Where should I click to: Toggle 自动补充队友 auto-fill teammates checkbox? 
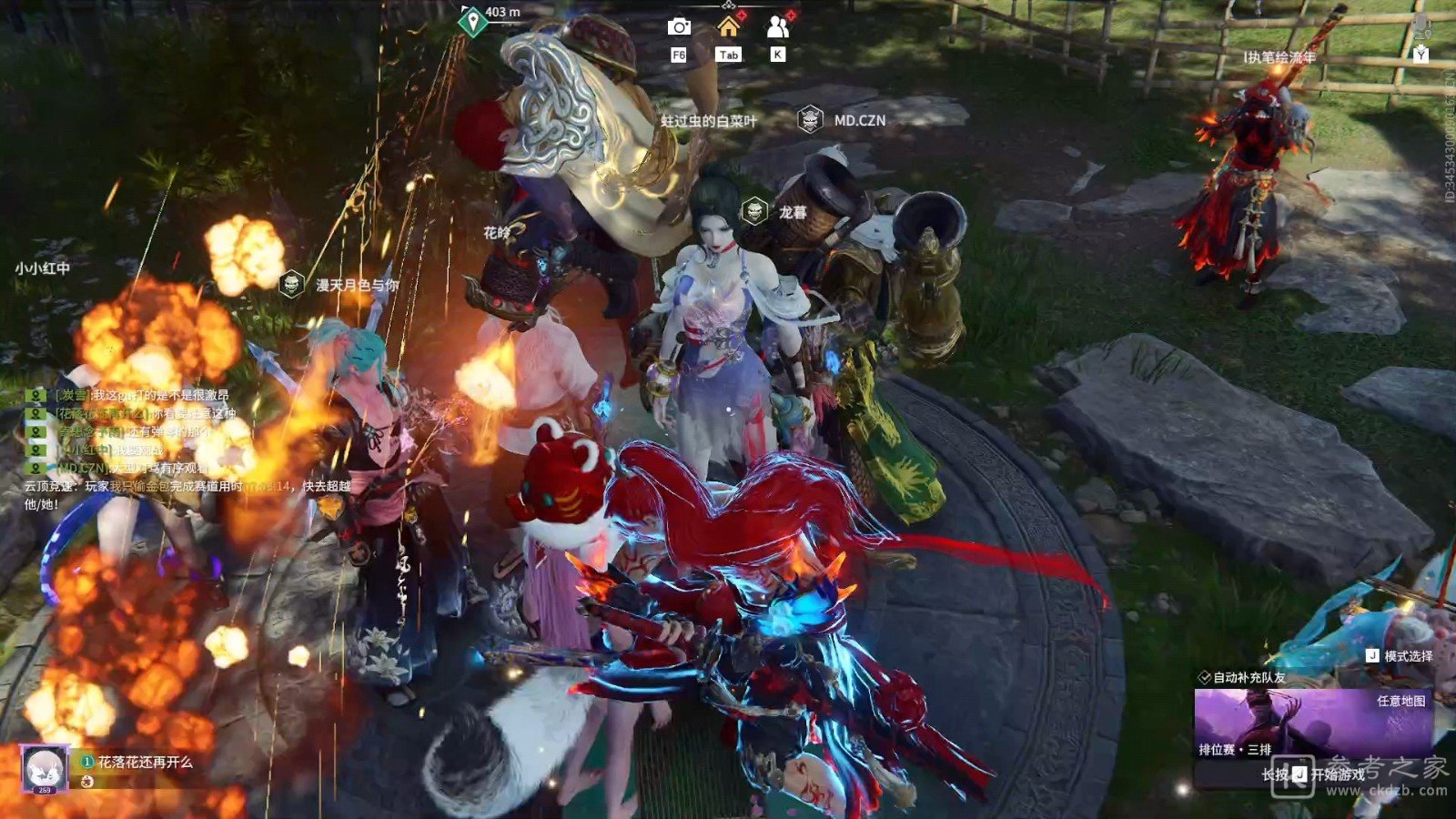click(x=1205, y=677)
